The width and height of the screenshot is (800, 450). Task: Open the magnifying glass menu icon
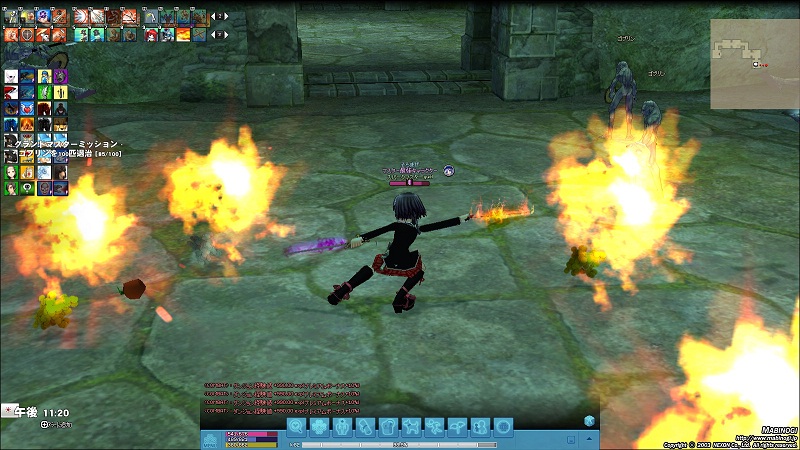coord(296,427)
